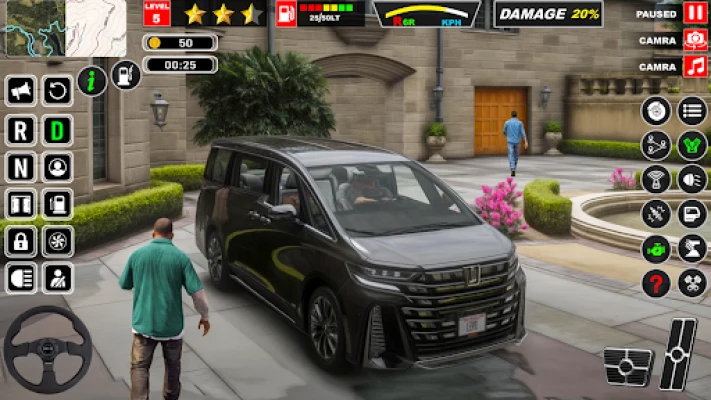This screenshot has height=400, width=711.
Task: Switch view with the red camera button
Action: click(x=695, y=40)
